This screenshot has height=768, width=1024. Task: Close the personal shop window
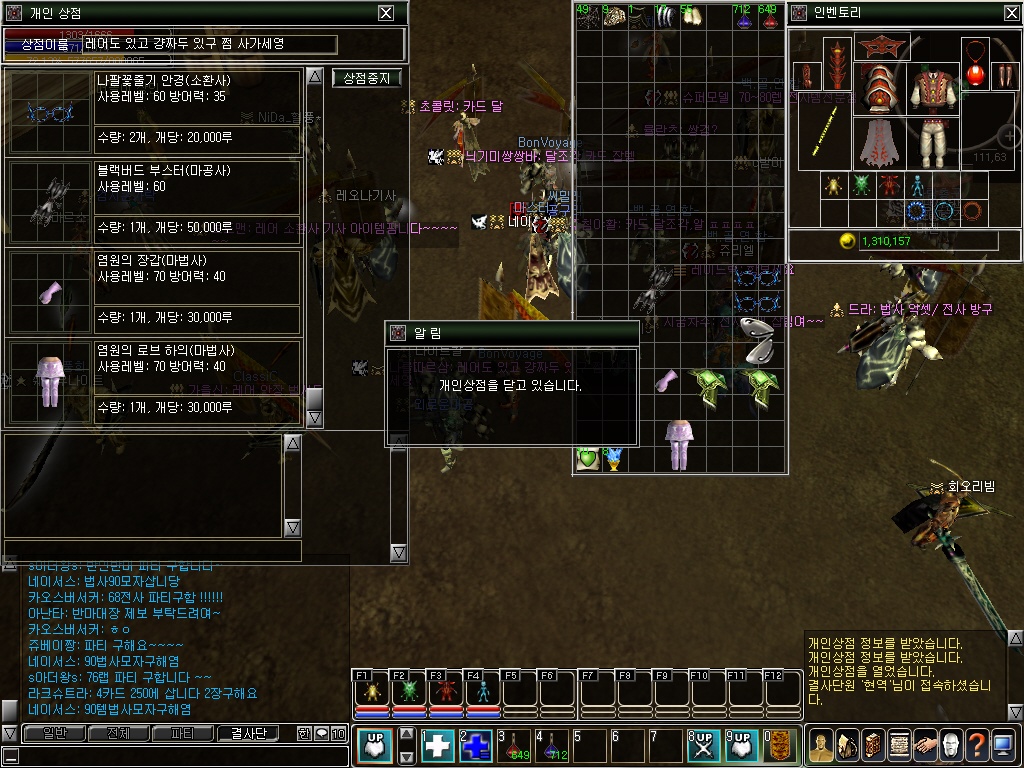tap(385, 13)
